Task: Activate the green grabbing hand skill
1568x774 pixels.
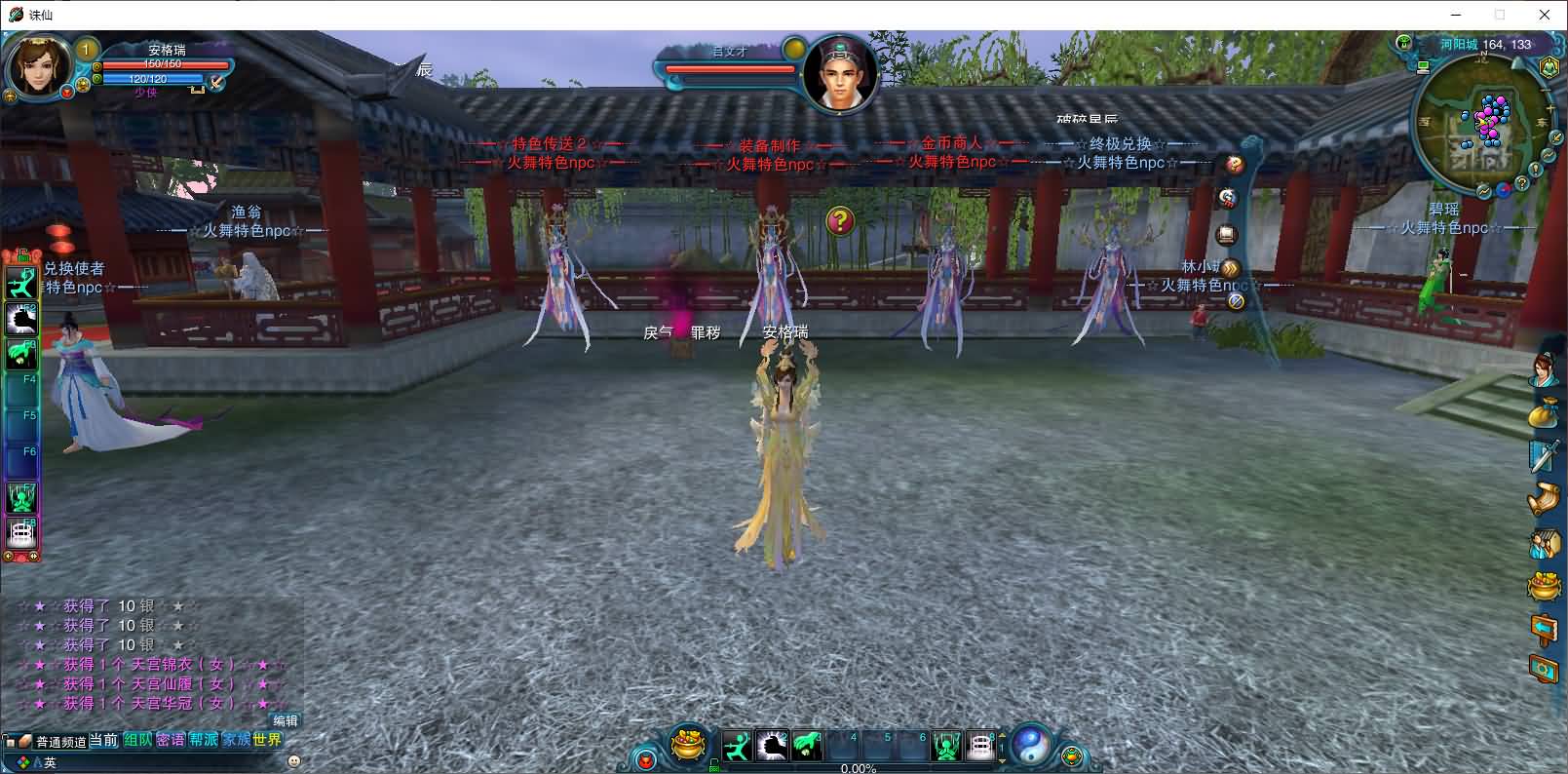Action: coord(806,747)
